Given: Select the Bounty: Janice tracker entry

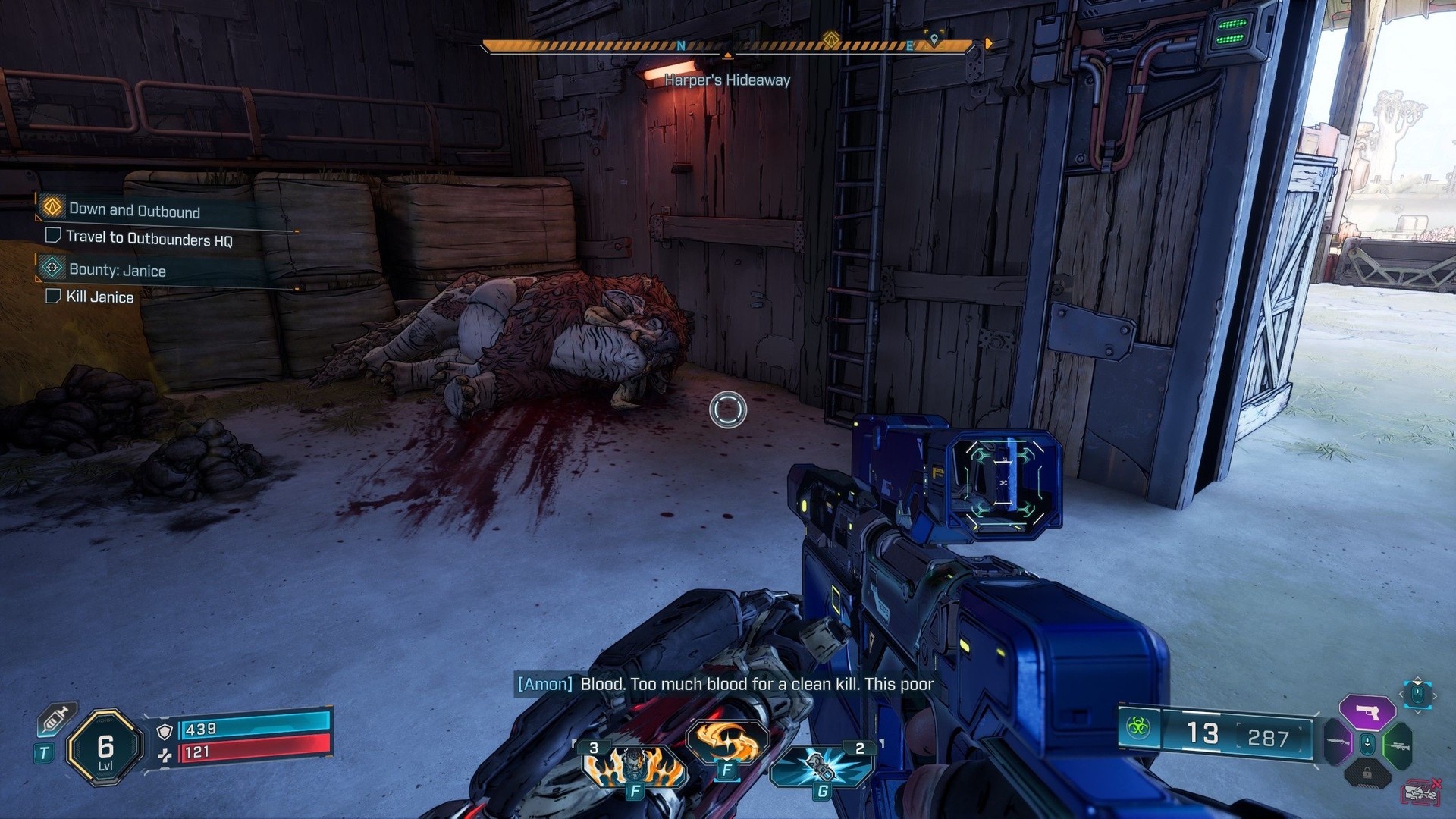Looking at the screenshot, I should [117, 270].
